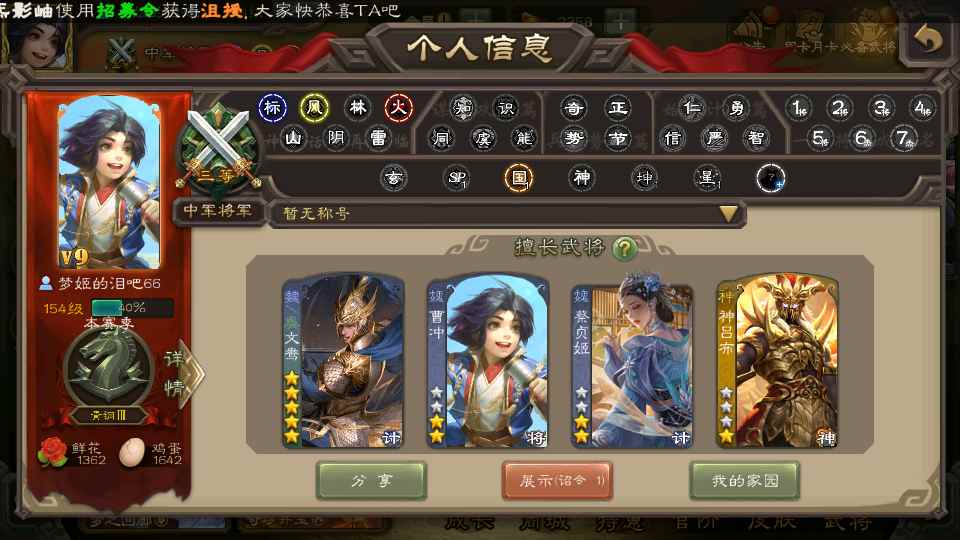
Task: Click the 神 badge icon
Action: tap(581, 178)
